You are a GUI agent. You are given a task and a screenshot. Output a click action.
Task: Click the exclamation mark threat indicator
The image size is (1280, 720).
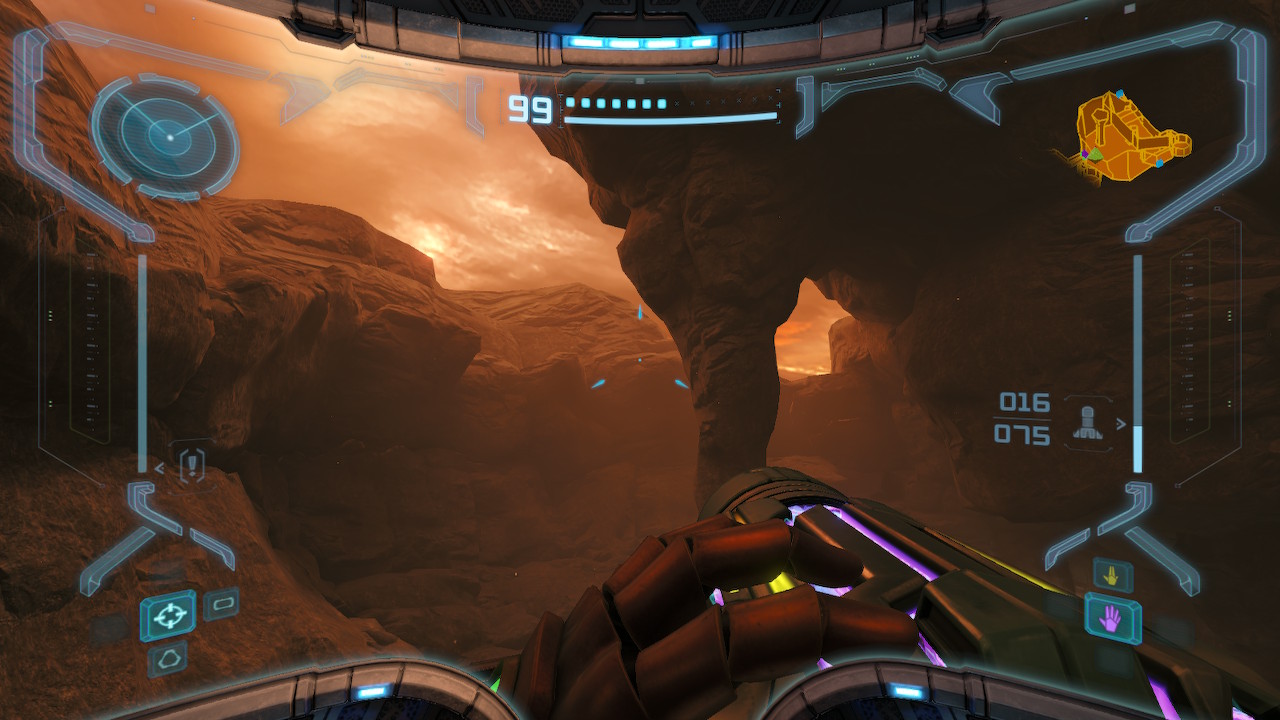(192, 465)
